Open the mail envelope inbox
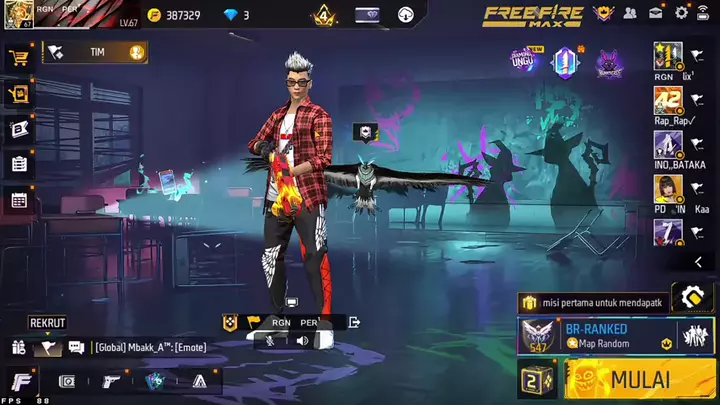 [x=656, y=13]
